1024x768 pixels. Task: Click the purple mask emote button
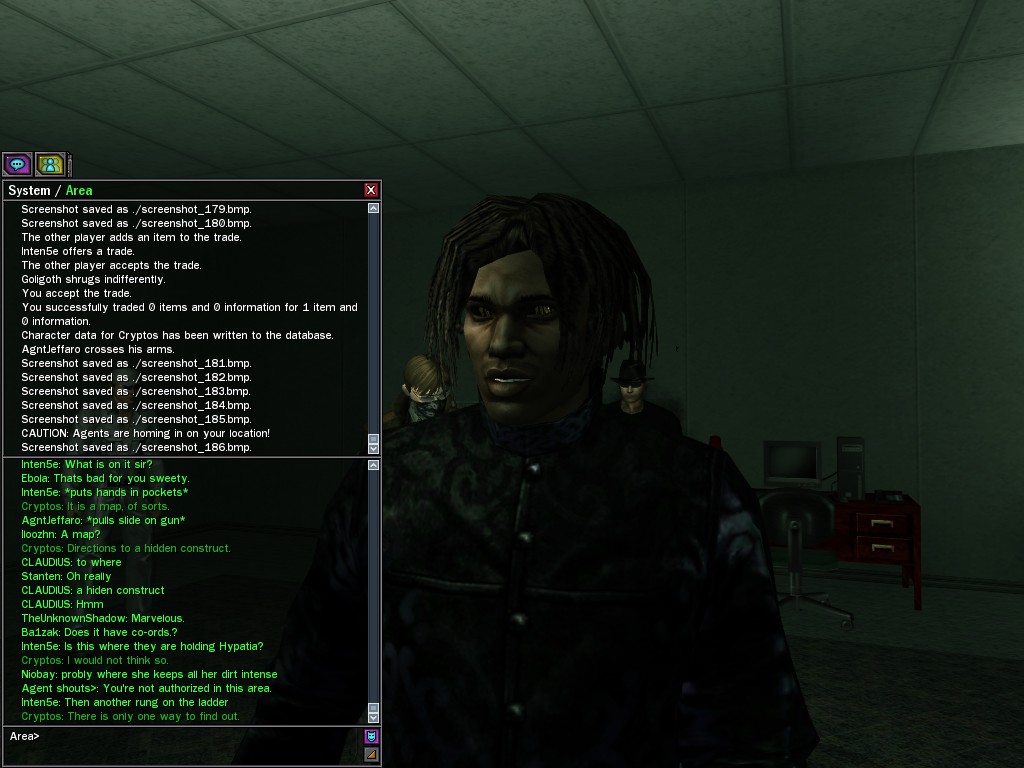[x=372, y=737]
